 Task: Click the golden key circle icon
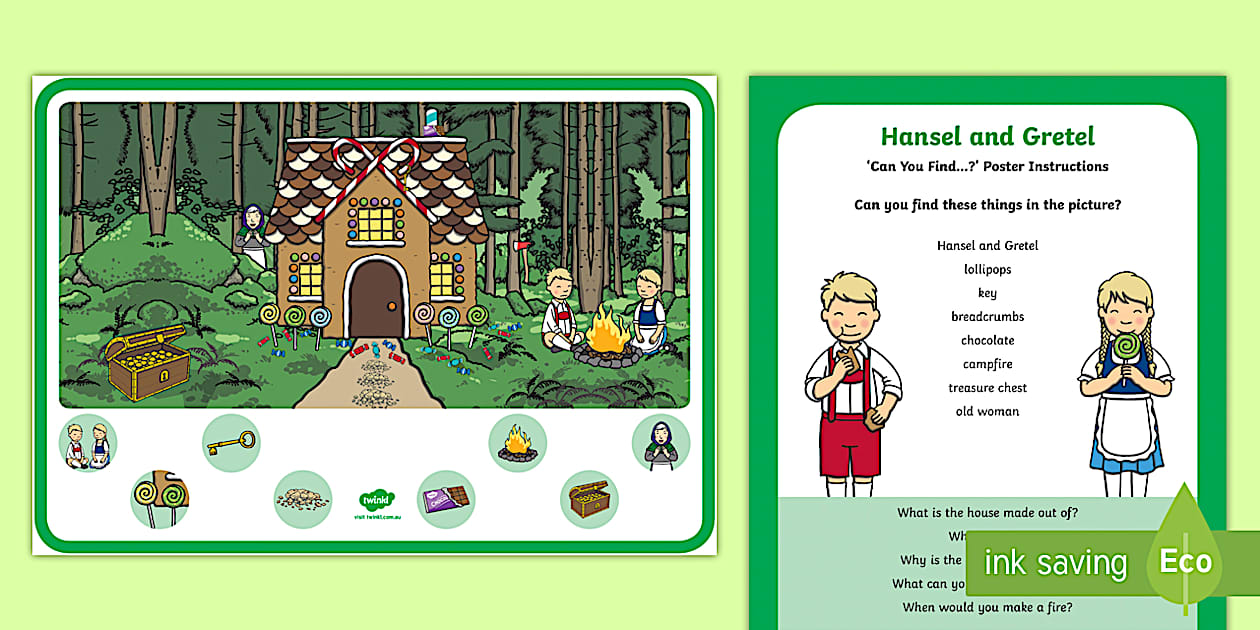(231, 443)
